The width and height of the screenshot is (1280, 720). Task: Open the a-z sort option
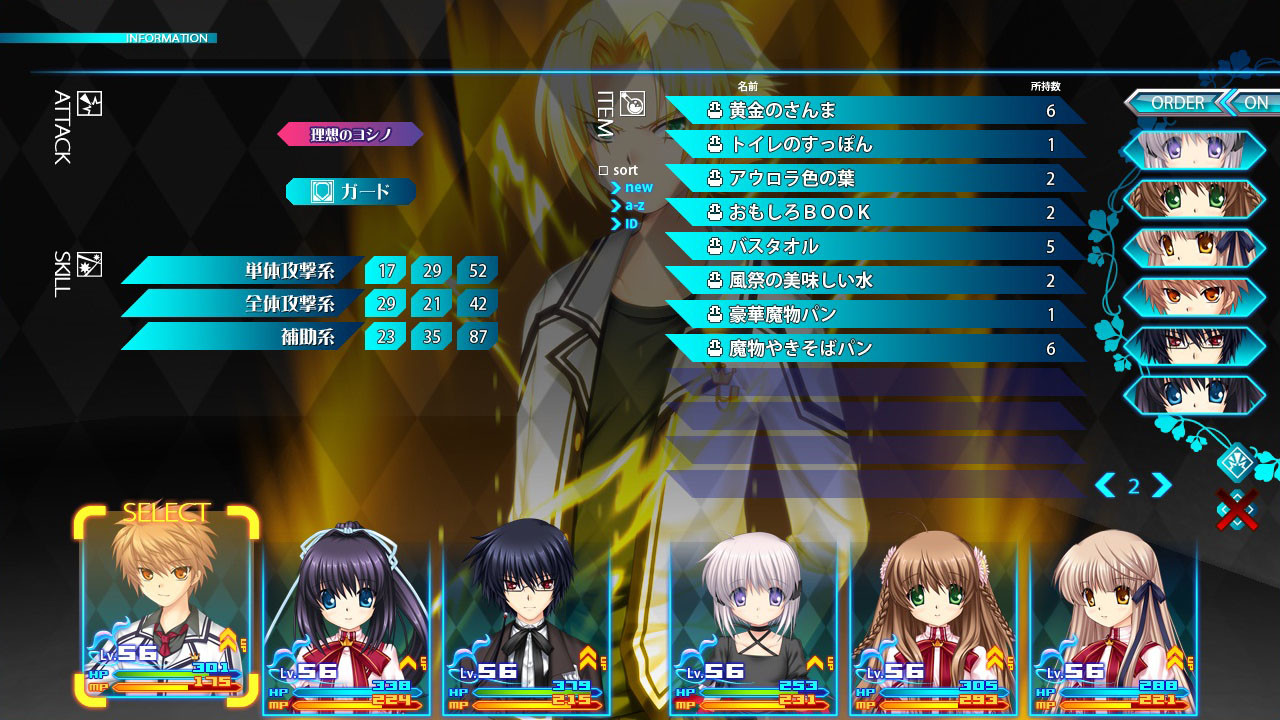[x=630, y=203]
